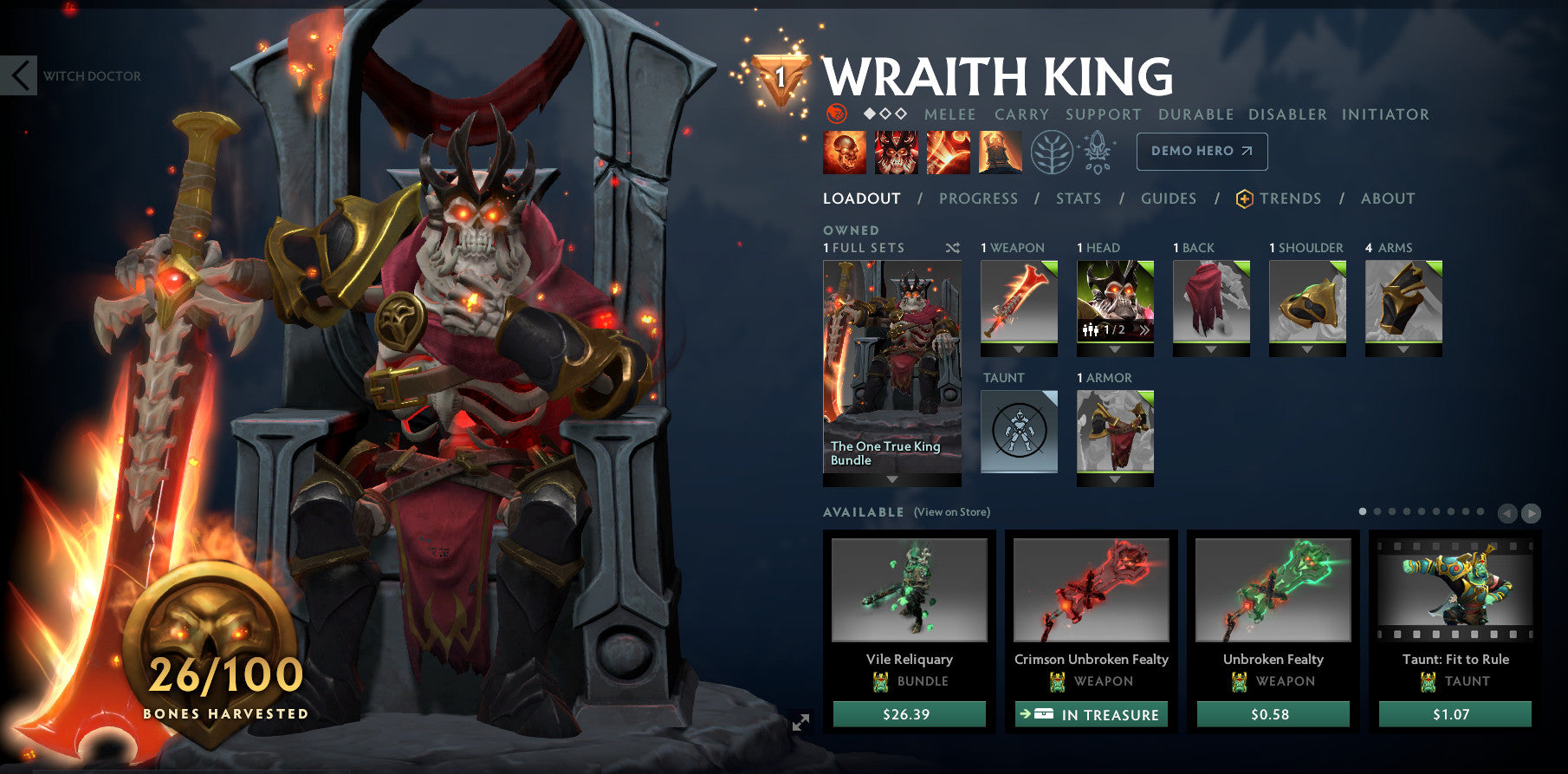View the Reincarnation ultimate ability icon

[998, 152]
